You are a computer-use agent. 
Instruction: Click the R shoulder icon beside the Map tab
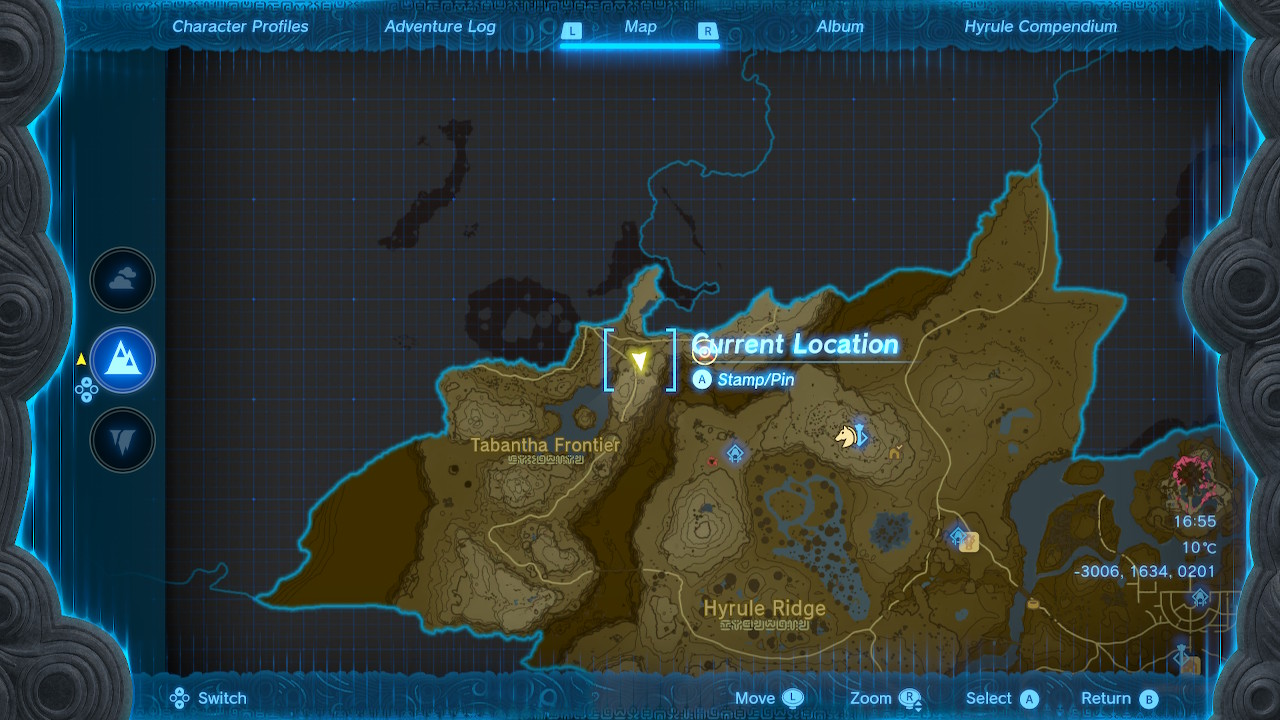tap(710, 31)
